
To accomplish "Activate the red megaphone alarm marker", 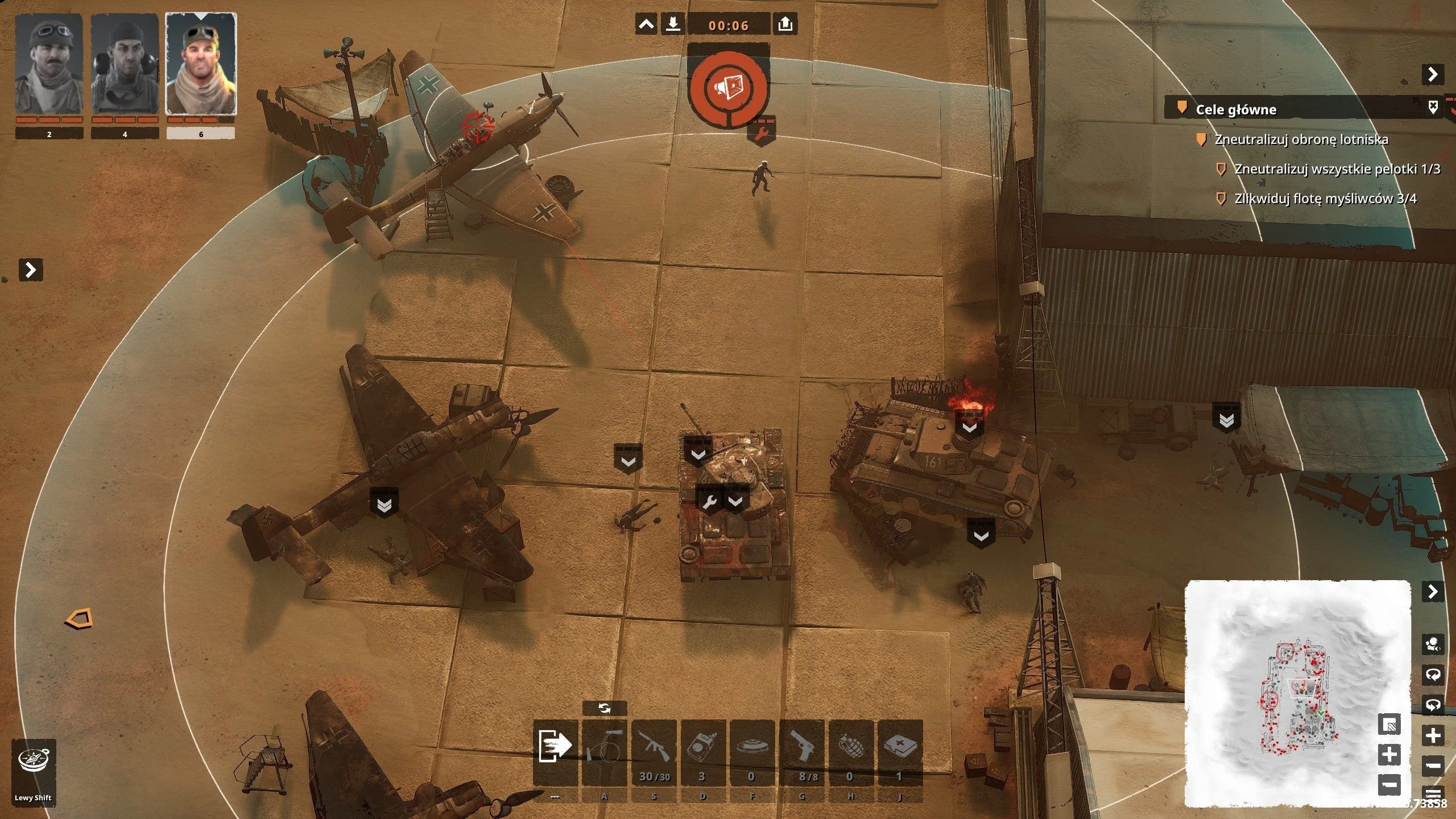I will (728, 87).
